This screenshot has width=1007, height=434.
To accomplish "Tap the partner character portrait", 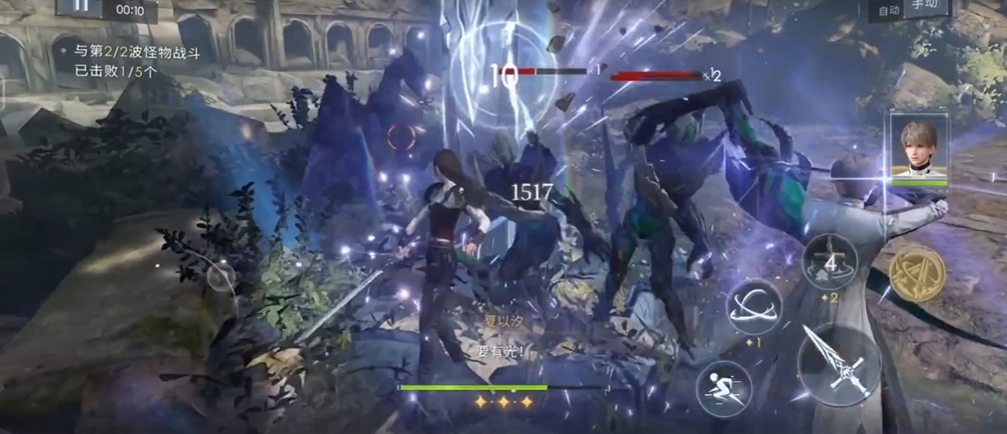I will click(x=918, y=148).
